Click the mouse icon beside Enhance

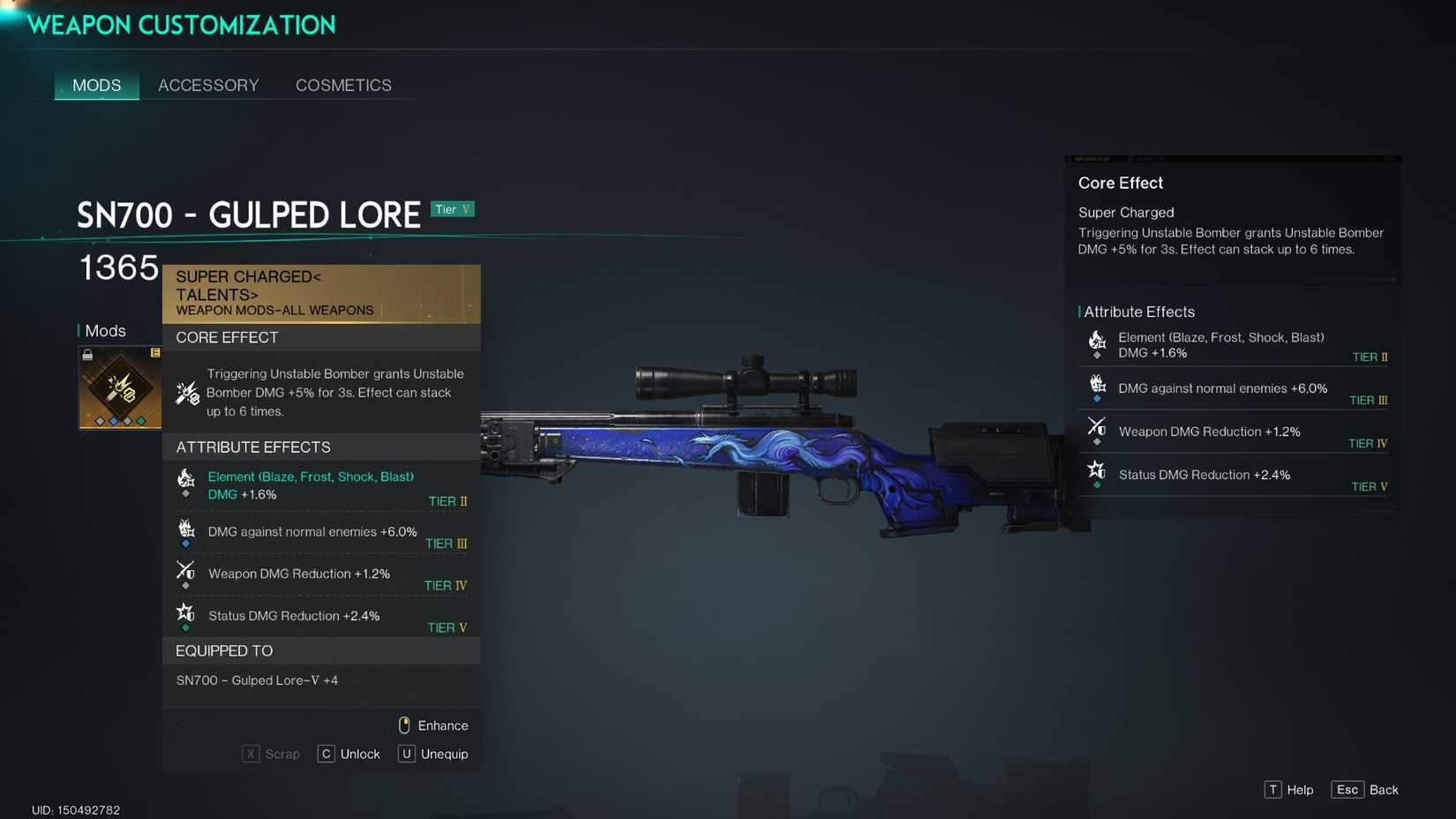point(404,725)
